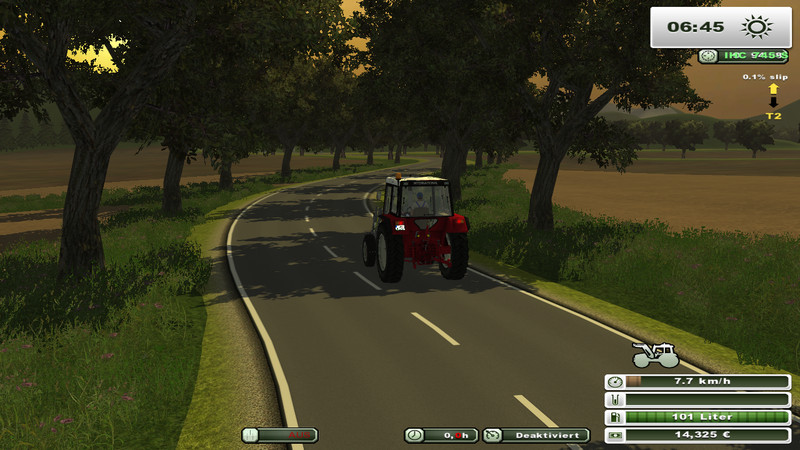Select the white tractor vehicle icon
The image size is (800, 450).
click(656, 354)
